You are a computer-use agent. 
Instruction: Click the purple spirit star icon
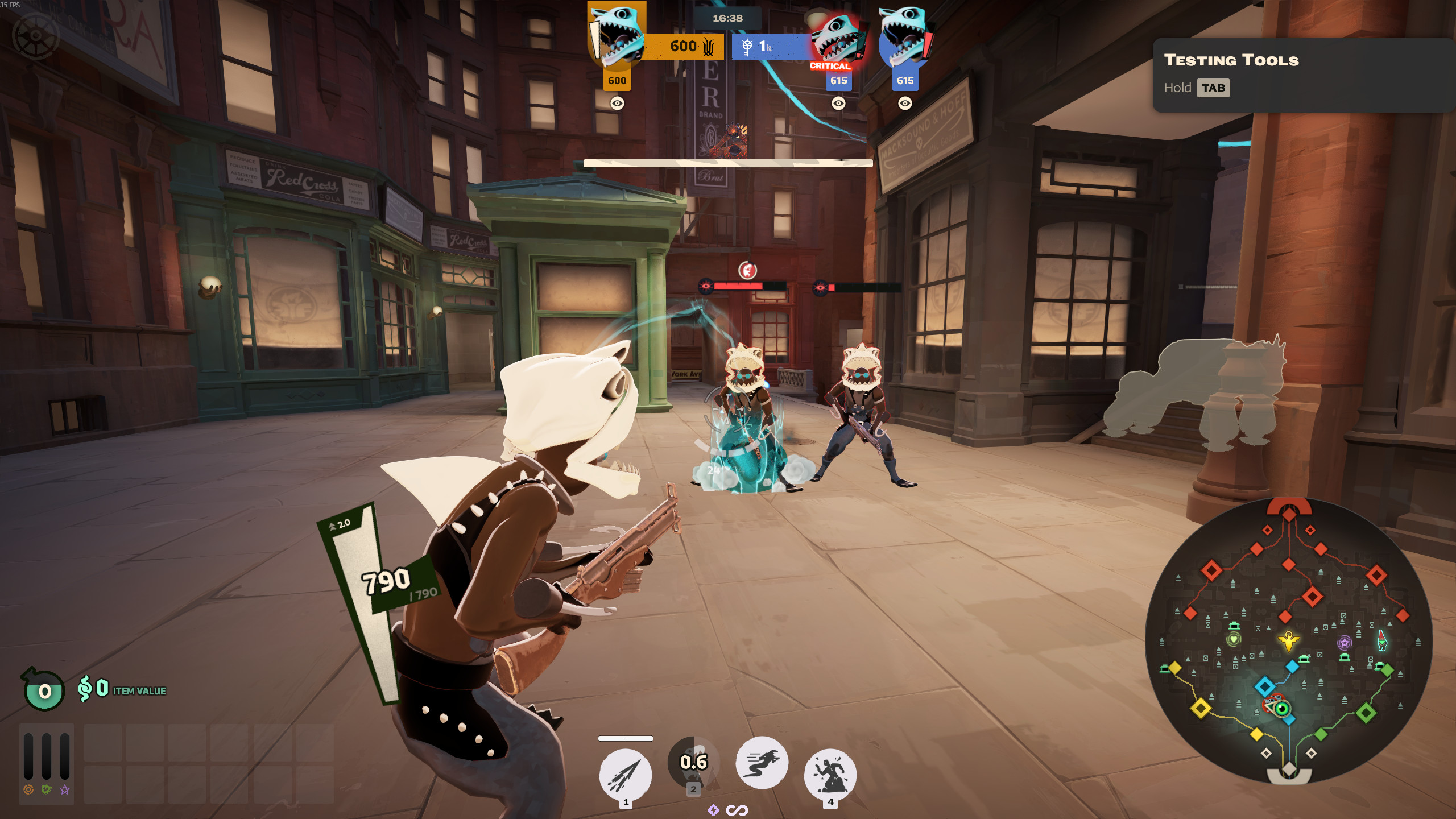65,789
